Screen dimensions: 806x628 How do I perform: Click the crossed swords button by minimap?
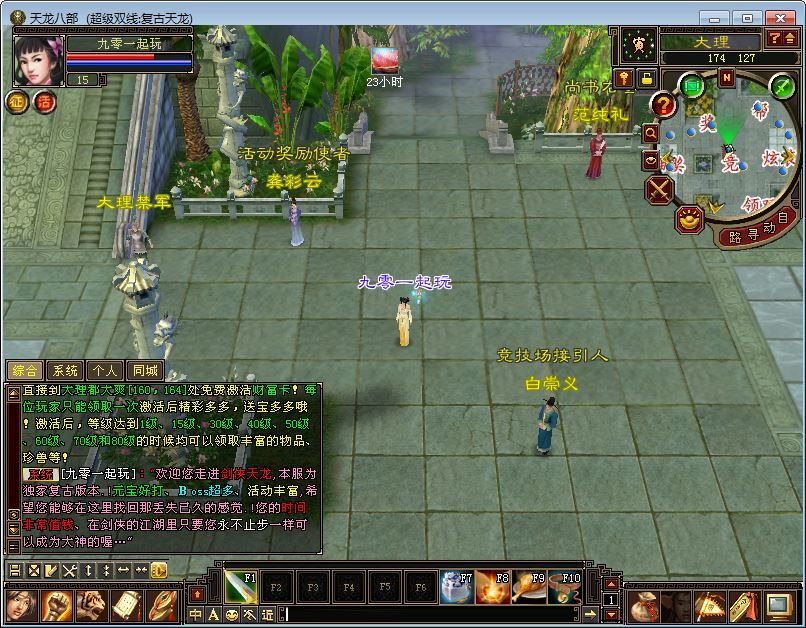(x=659, y=189)
